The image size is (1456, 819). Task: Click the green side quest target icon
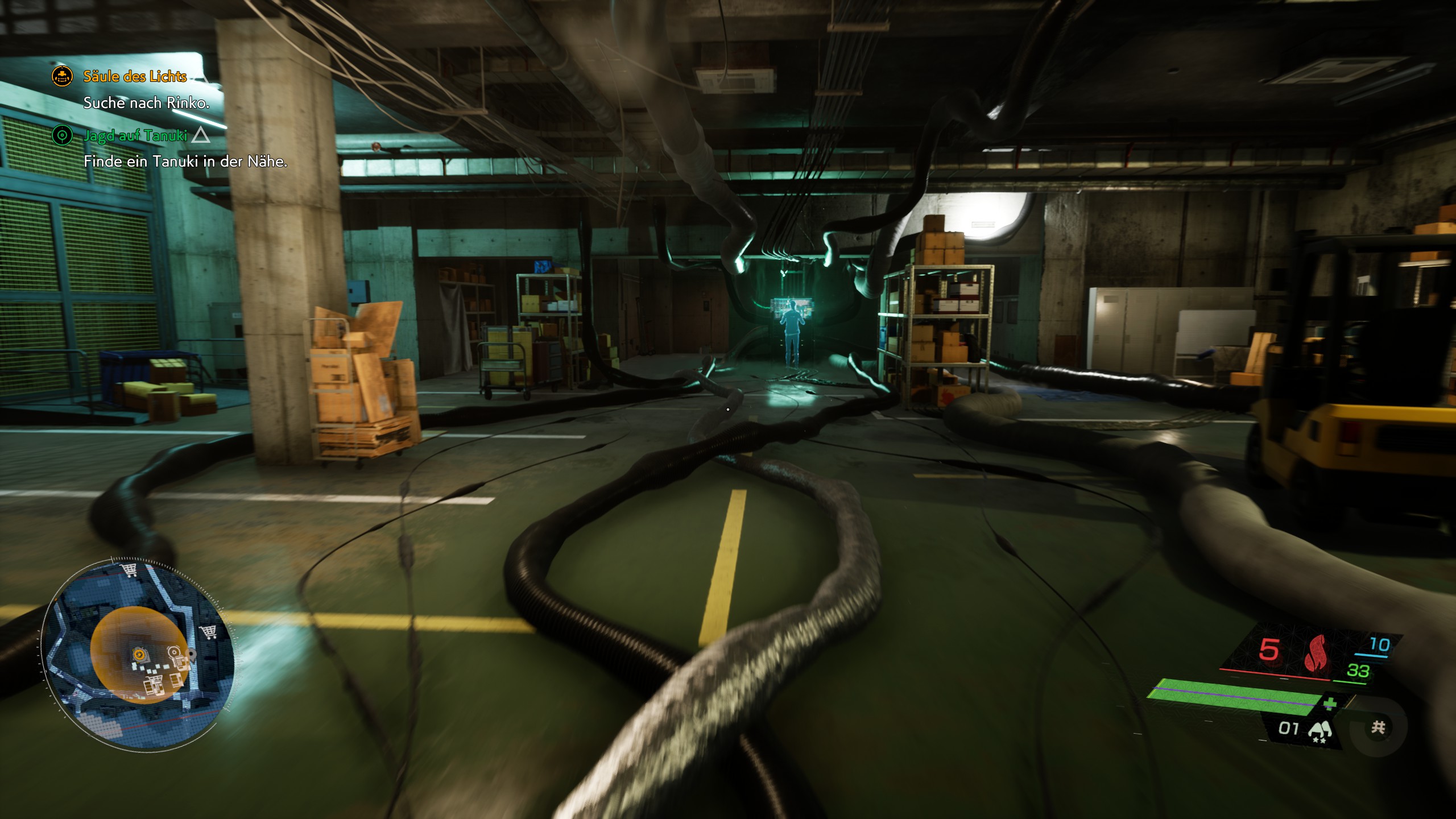pos(62,135)
